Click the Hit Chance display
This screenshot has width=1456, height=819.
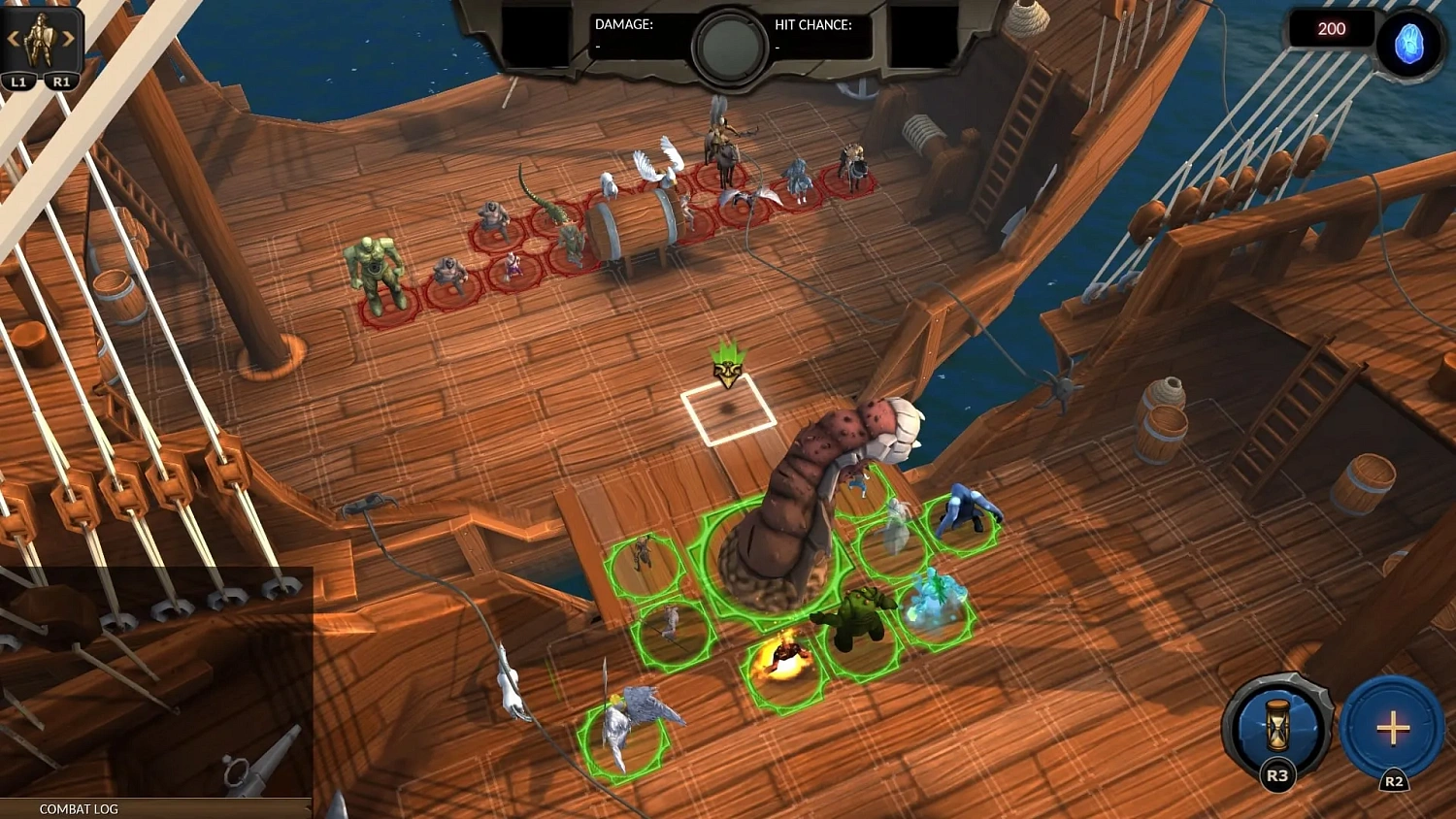coord(815,27)
